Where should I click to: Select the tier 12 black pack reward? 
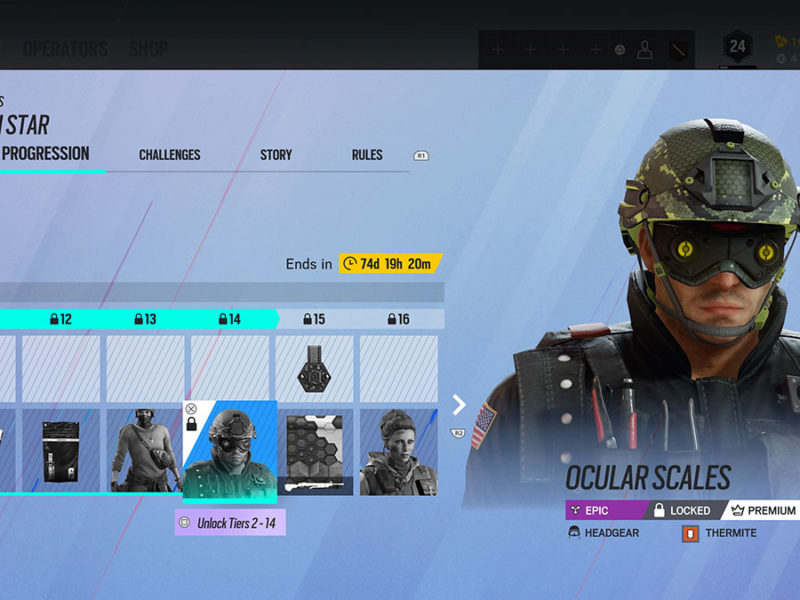pos(61,451)
